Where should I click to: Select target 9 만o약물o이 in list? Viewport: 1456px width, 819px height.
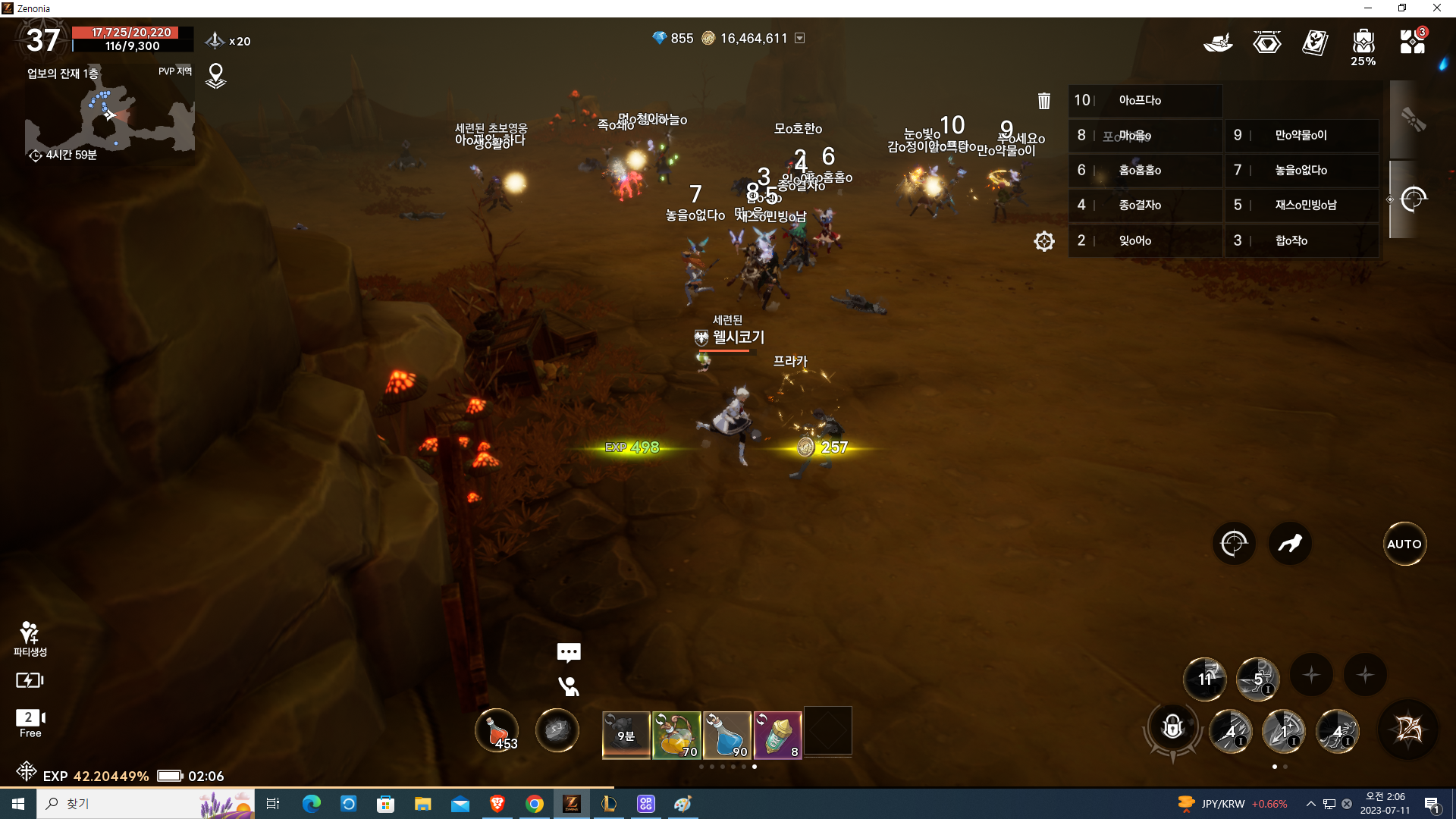tap(1301, 135)
